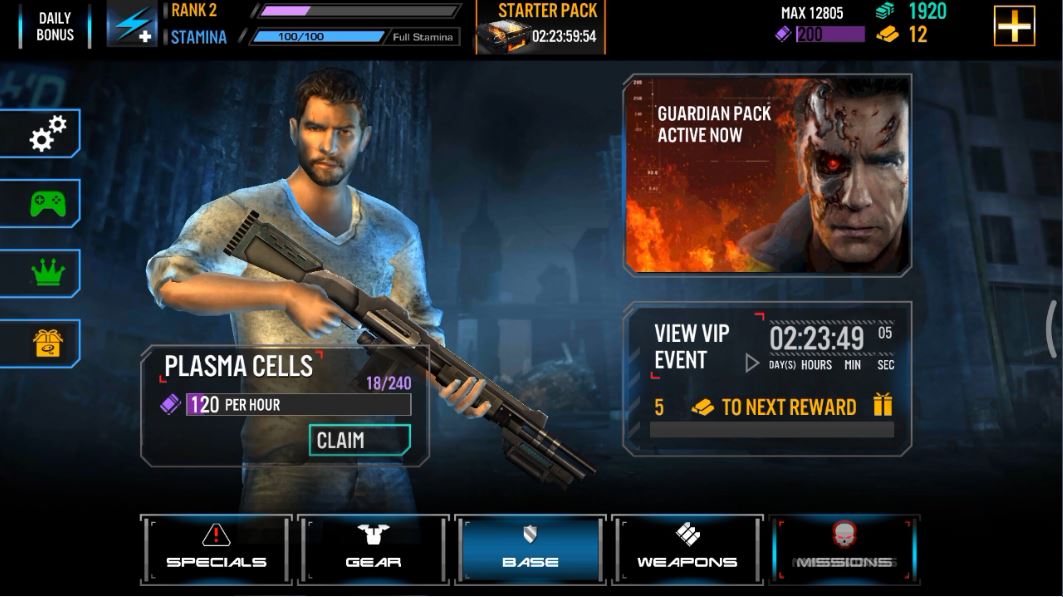
Task: View the VIP Event panel
Action: pyautogui.click(x=767, y=375)
